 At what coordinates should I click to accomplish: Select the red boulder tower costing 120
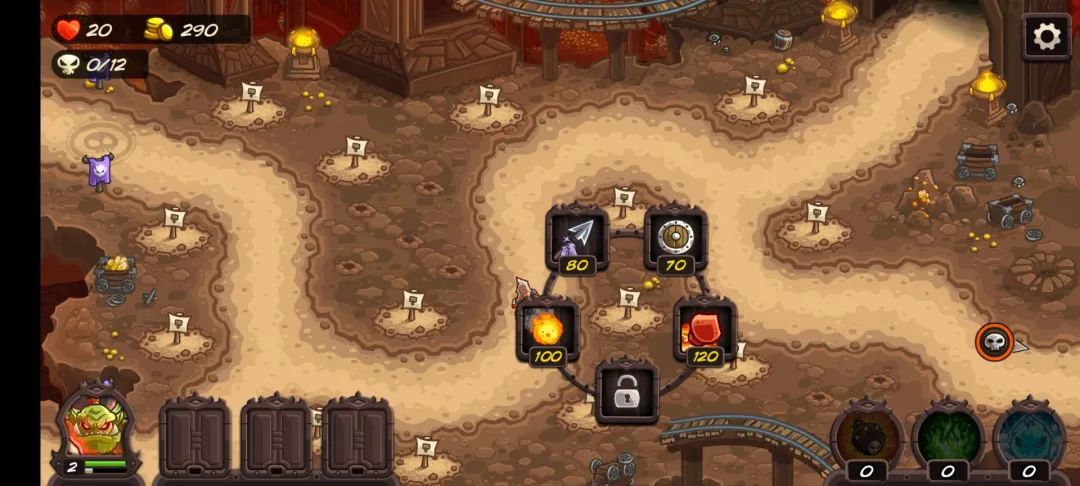click(705, 329)
